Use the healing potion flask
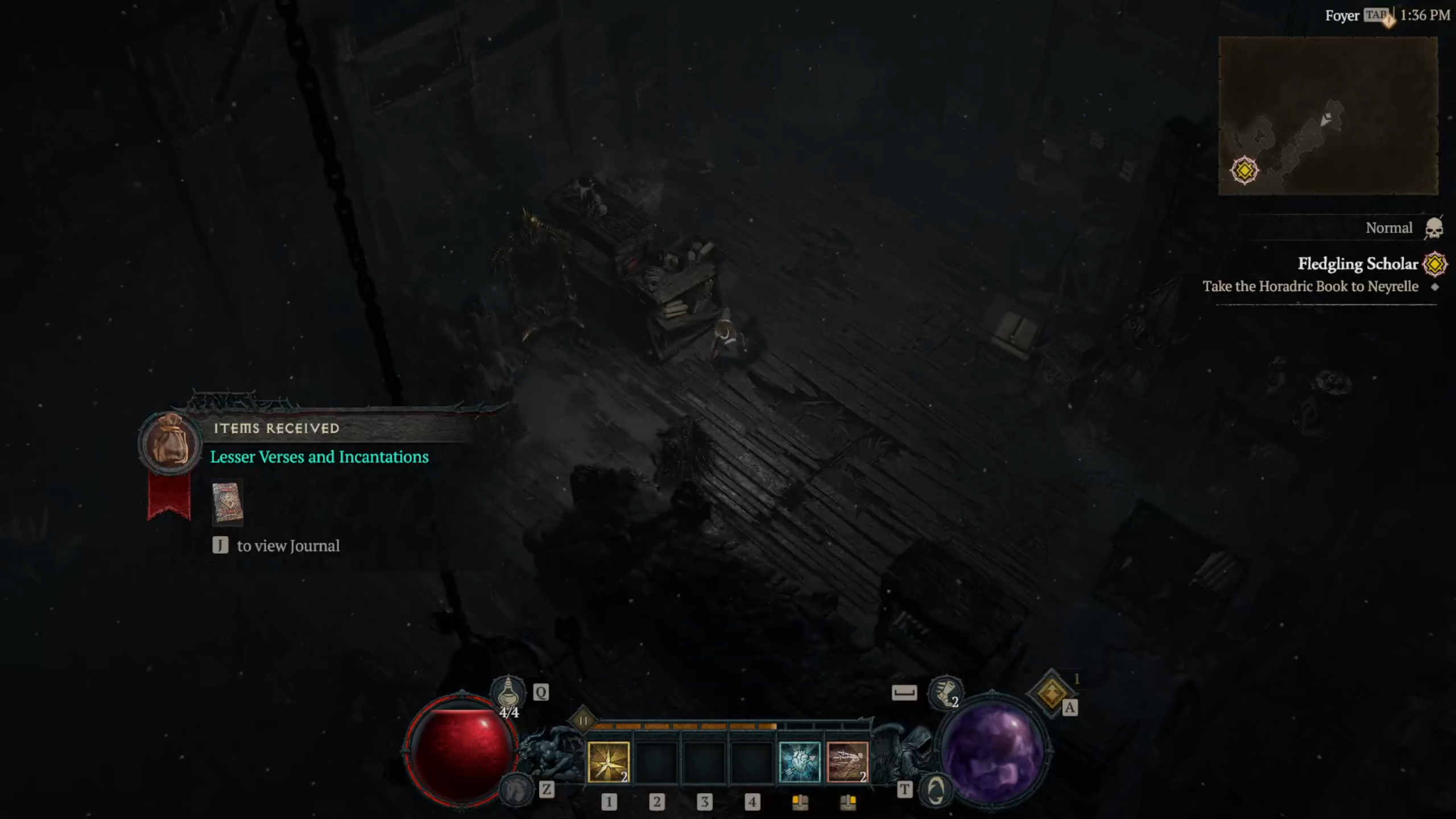This screenshot has width=1456, height=819. (508, 692)
